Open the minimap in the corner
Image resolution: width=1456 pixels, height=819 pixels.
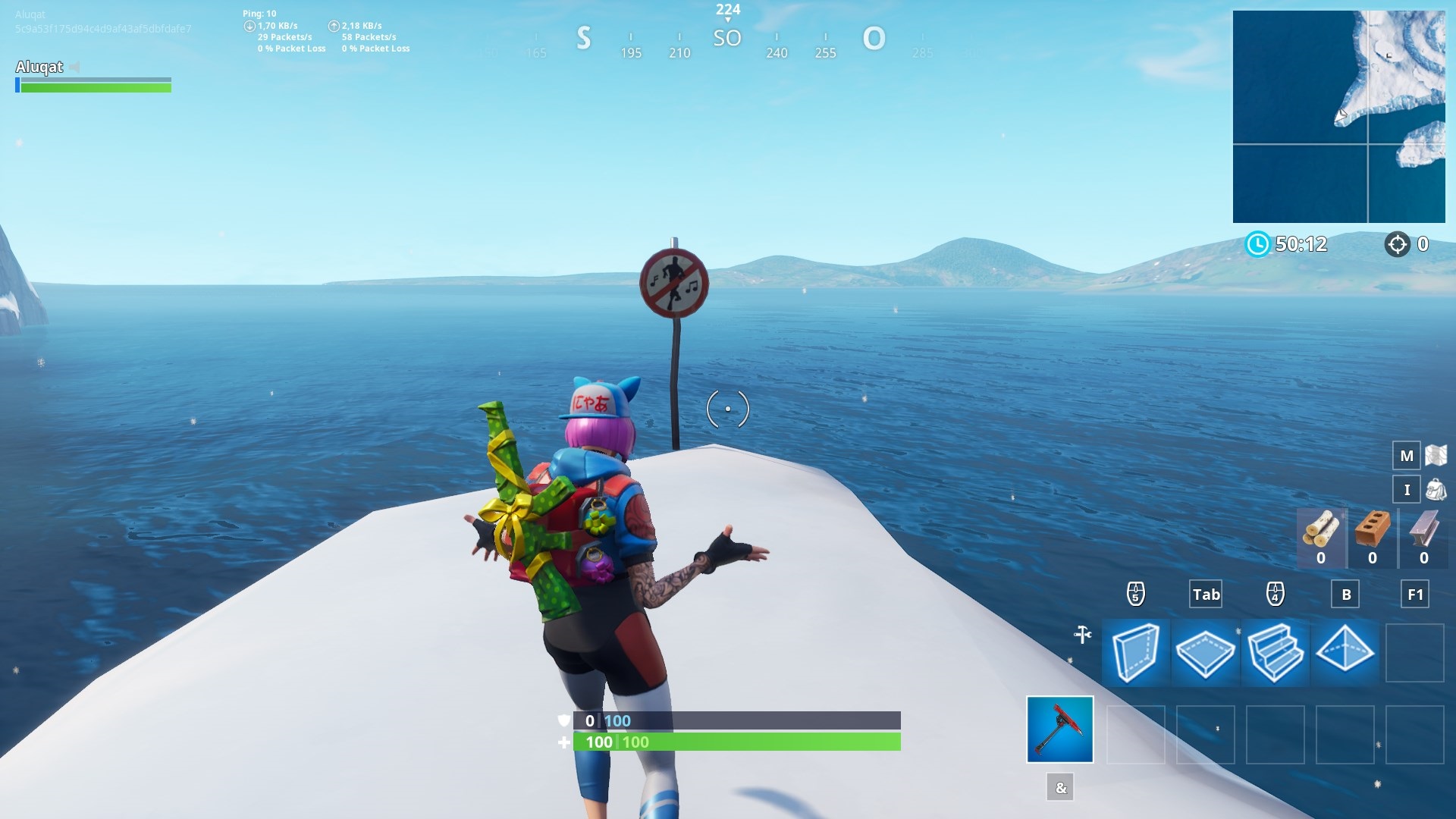pyautogui.click(x=1338, y=116)
